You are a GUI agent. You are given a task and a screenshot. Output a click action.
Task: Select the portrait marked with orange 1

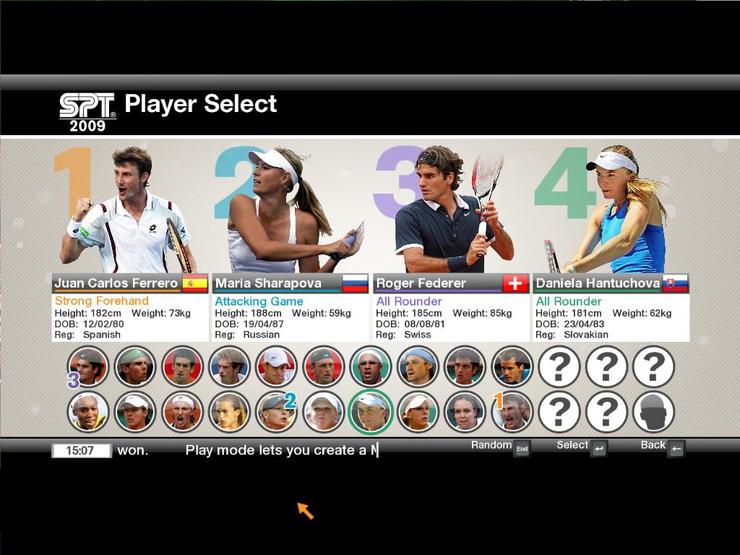pyautogui.click(x=512, y=411)
